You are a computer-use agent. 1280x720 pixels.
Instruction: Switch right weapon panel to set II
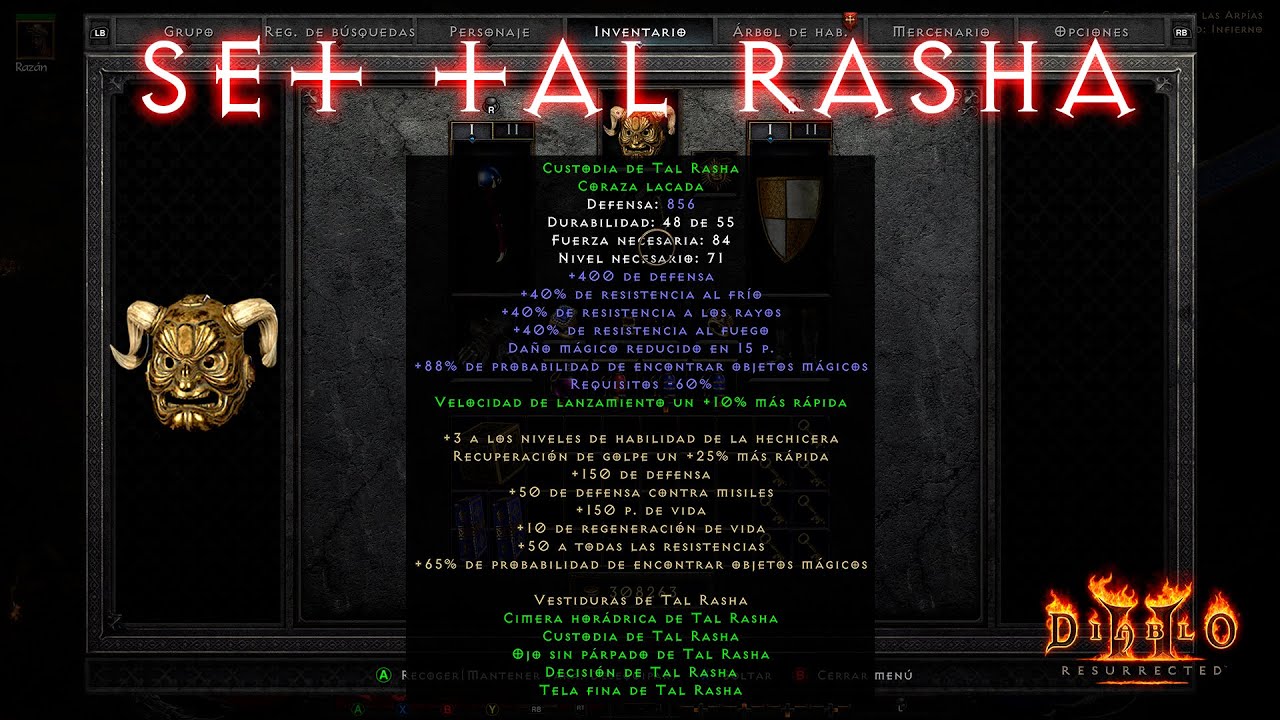point(810,127)
